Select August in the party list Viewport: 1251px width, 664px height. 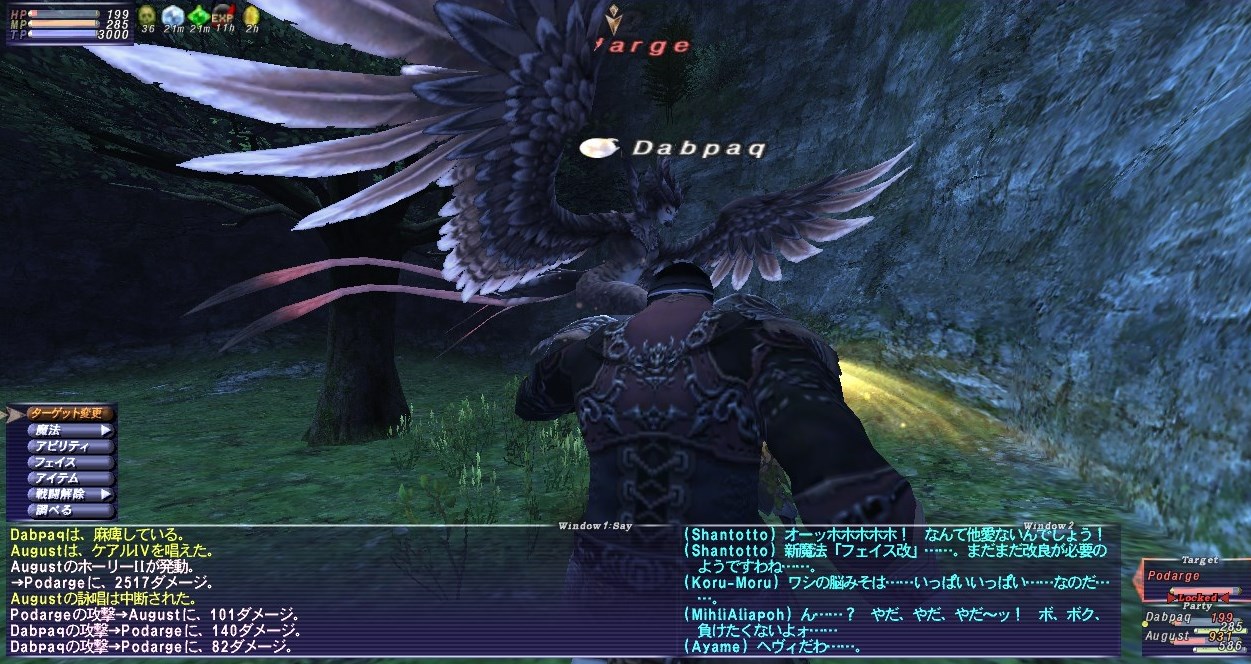pos(1167,636)
